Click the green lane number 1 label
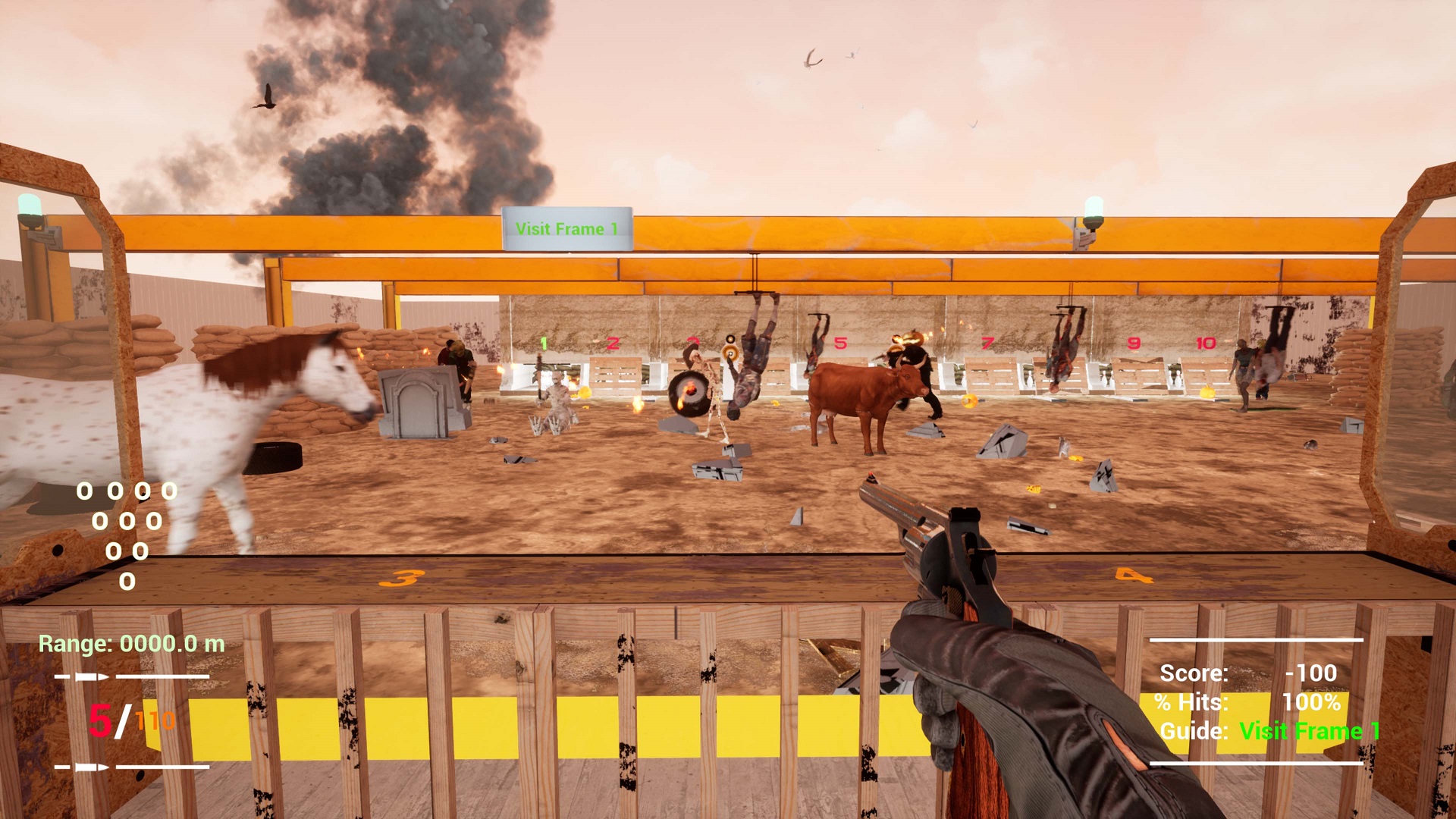 click(x=543, y=344)
